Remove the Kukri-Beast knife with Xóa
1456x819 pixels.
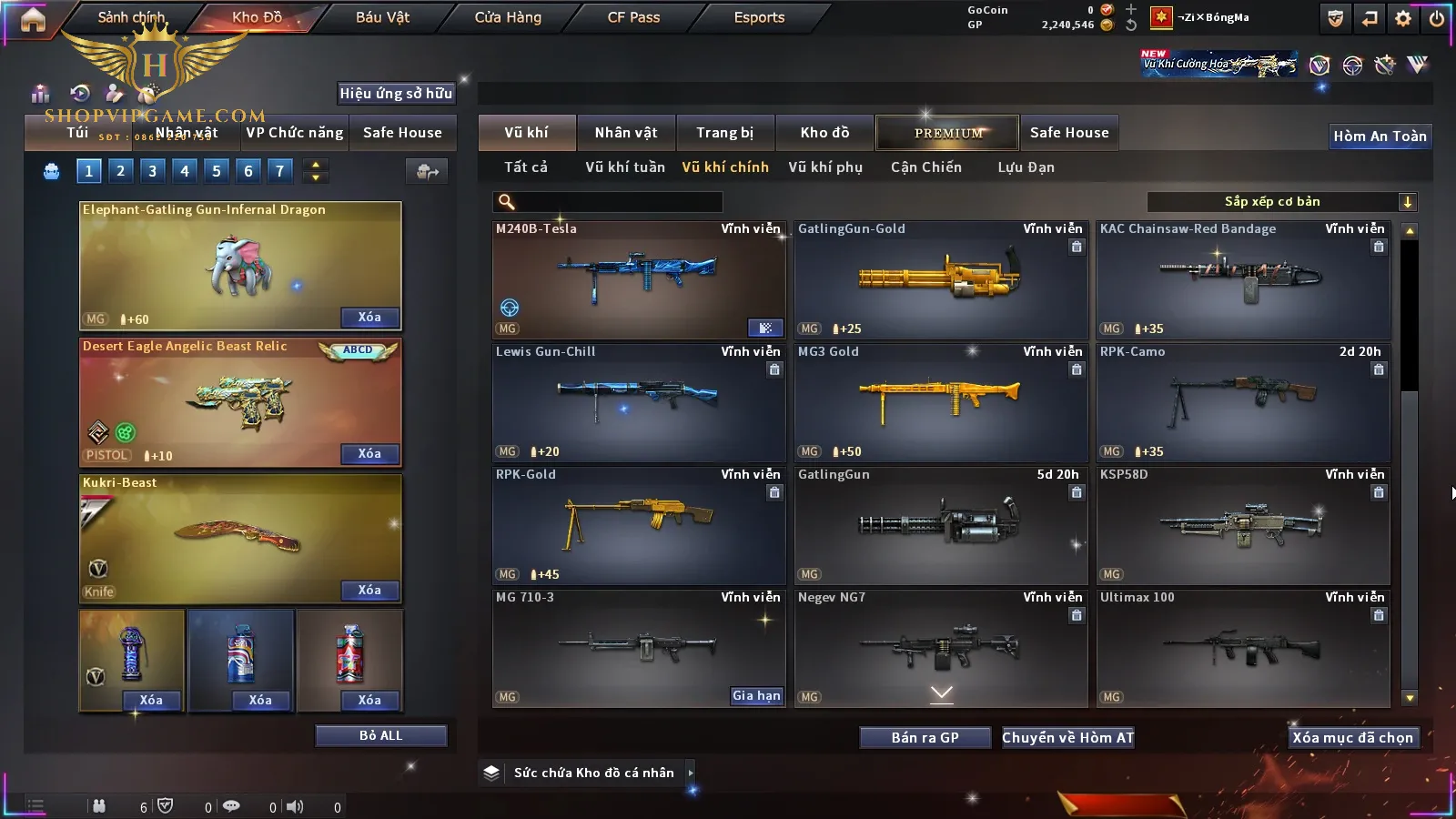pos(369,591)
